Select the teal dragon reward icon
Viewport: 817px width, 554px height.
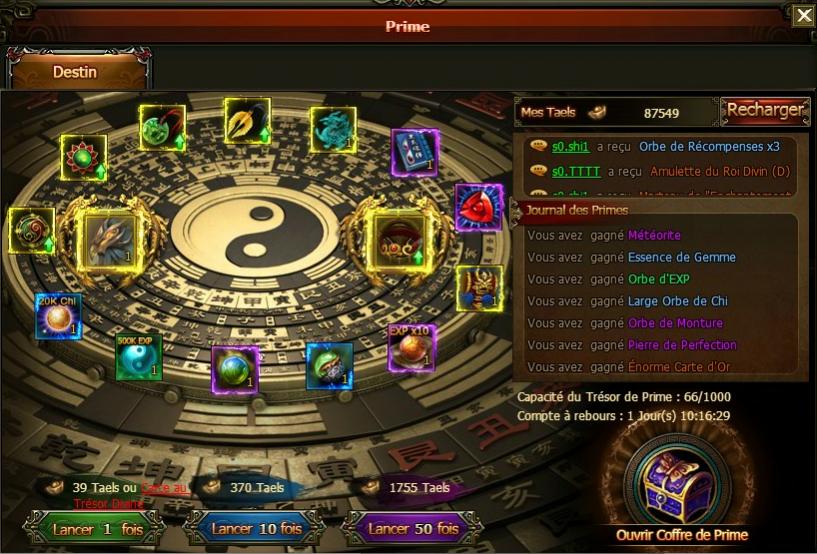point(333,130)
